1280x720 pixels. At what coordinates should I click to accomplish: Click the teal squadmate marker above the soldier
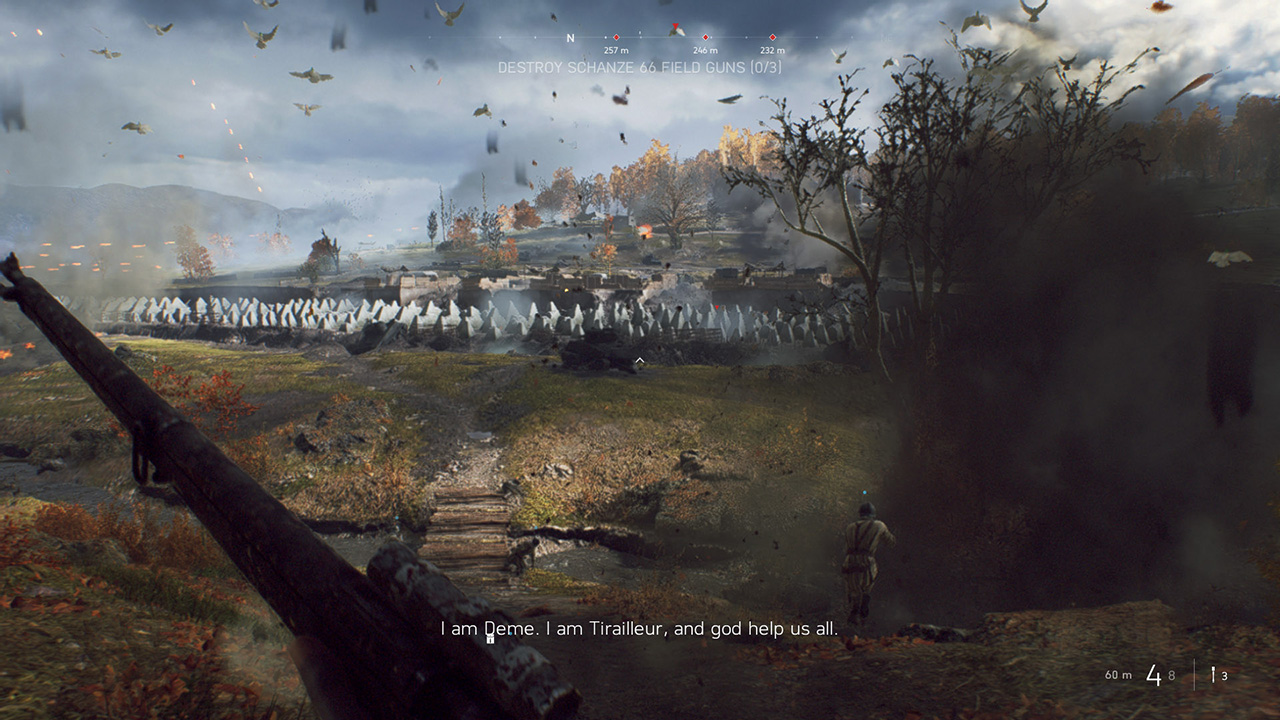[x=862, y=490]
